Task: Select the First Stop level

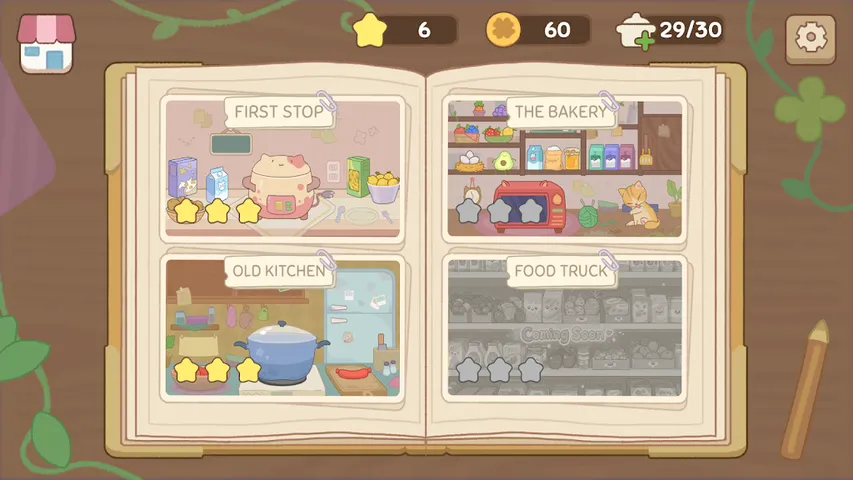Action: [282, 168]
